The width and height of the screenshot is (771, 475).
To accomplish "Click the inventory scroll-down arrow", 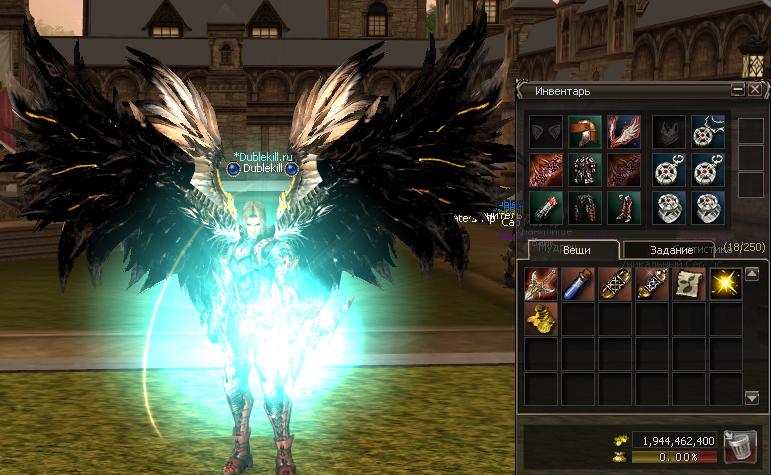I will (x=752, y=398).
